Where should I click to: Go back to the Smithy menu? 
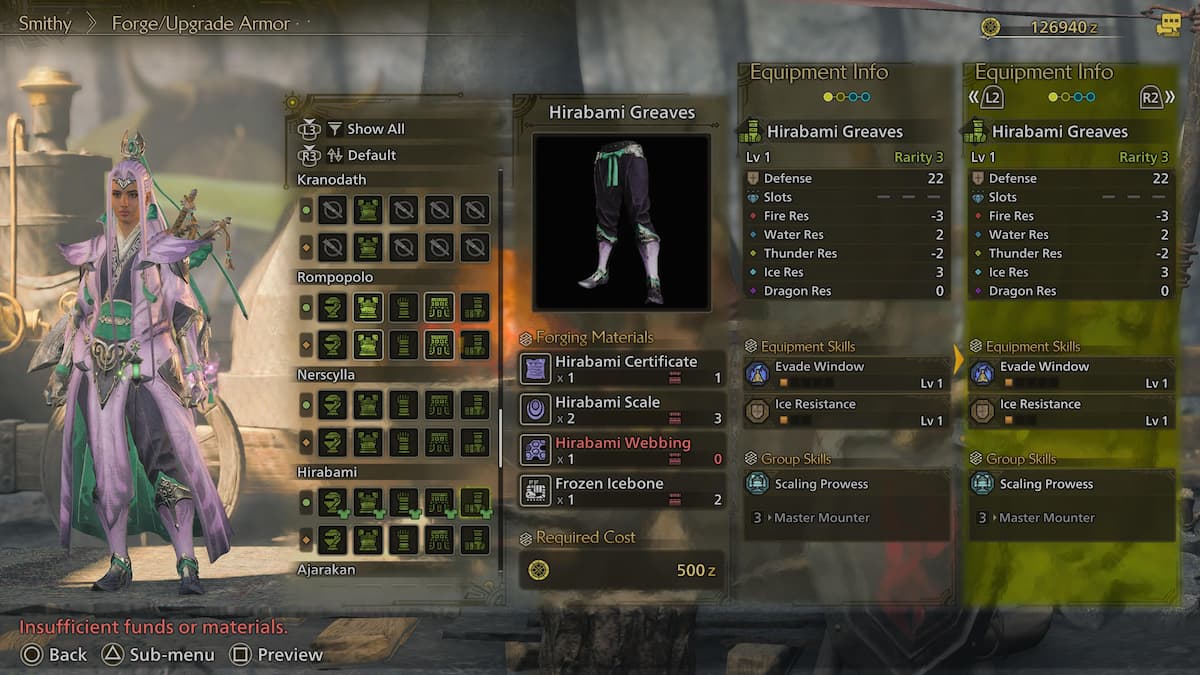(45, 23)
